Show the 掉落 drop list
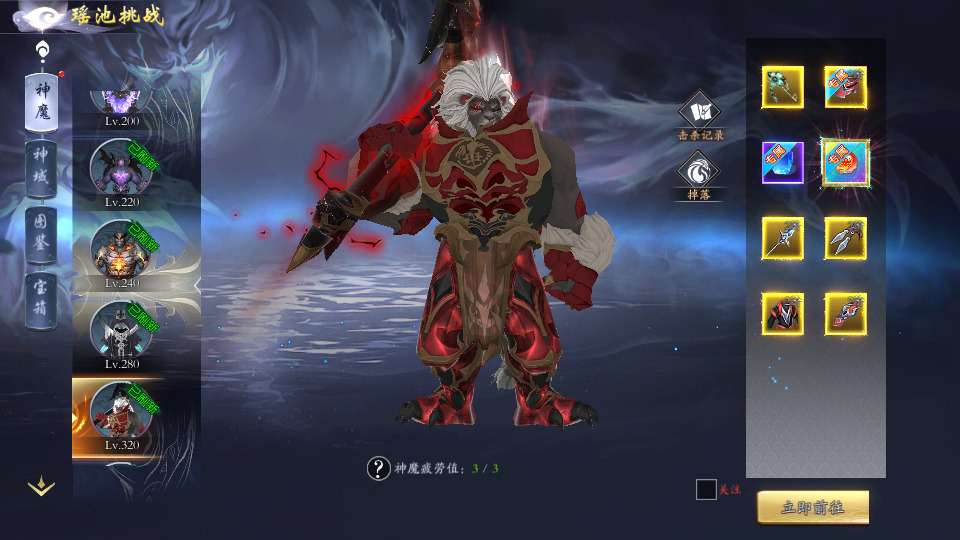 699,172
